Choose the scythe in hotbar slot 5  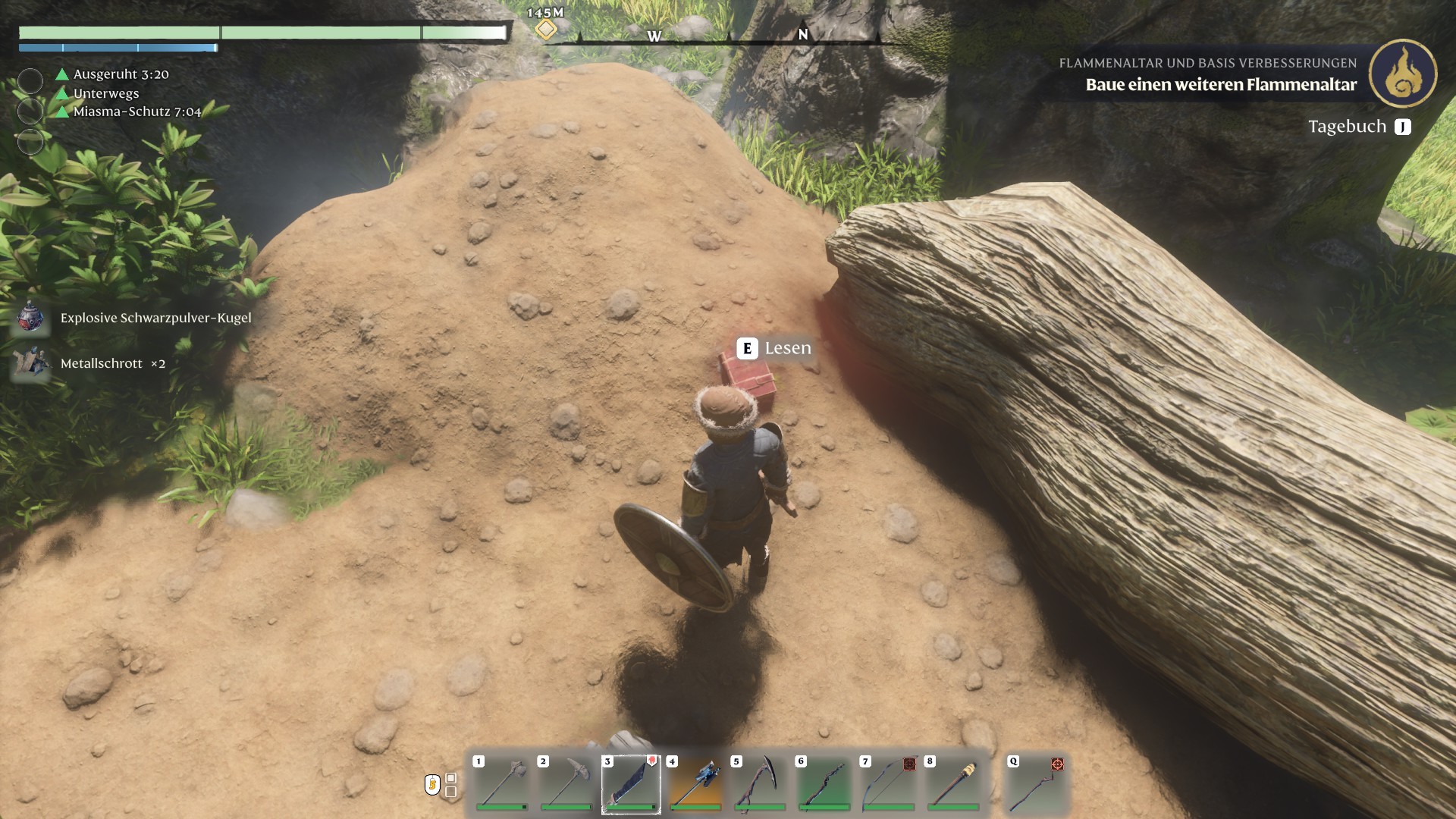760,784
